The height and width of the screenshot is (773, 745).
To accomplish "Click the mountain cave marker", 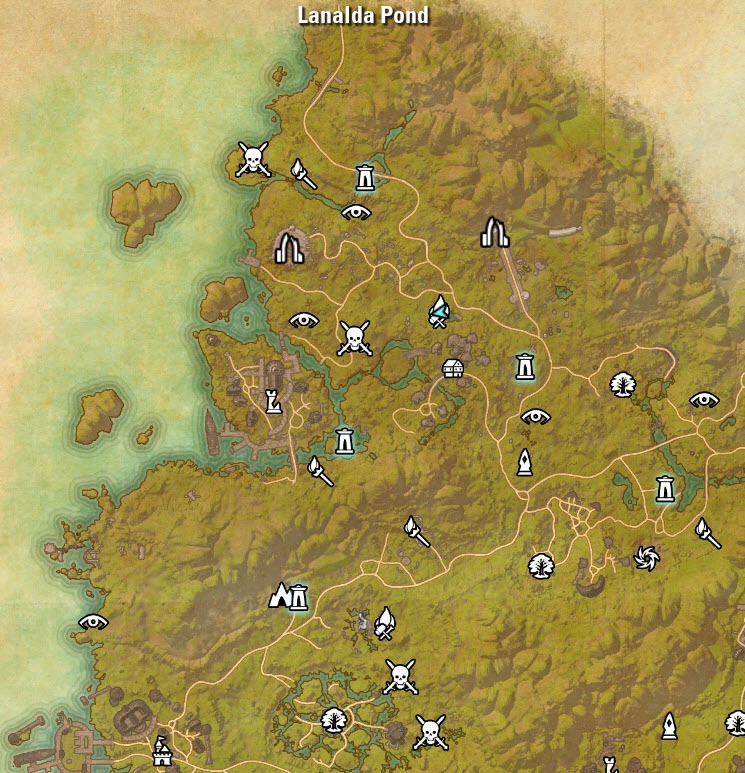I will (x=280, y=597).
